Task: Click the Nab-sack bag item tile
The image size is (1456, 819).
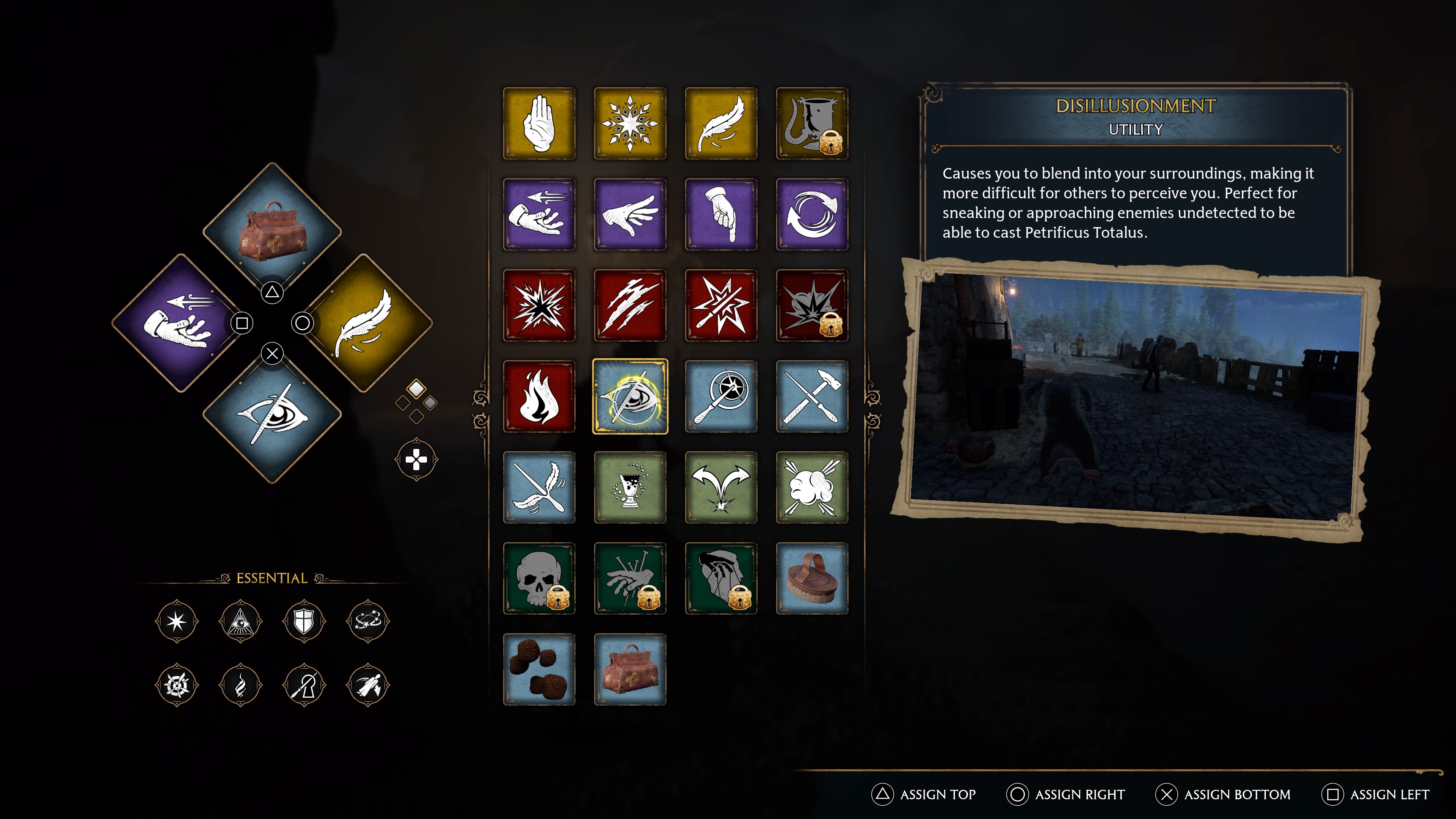Action: click(x=630, y=670)
